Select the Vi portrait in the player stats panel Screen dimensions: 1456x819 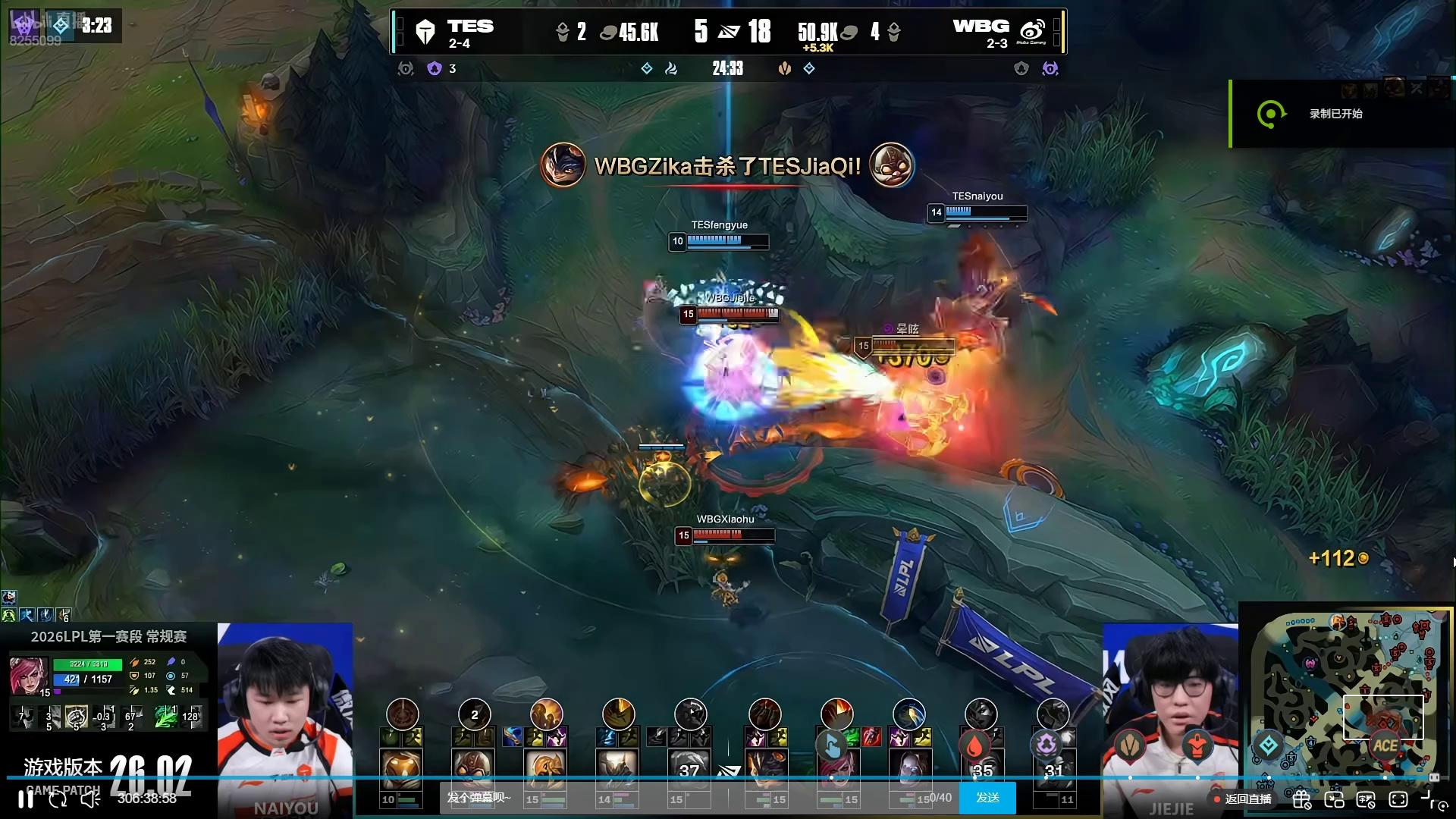tap(29, 676)
